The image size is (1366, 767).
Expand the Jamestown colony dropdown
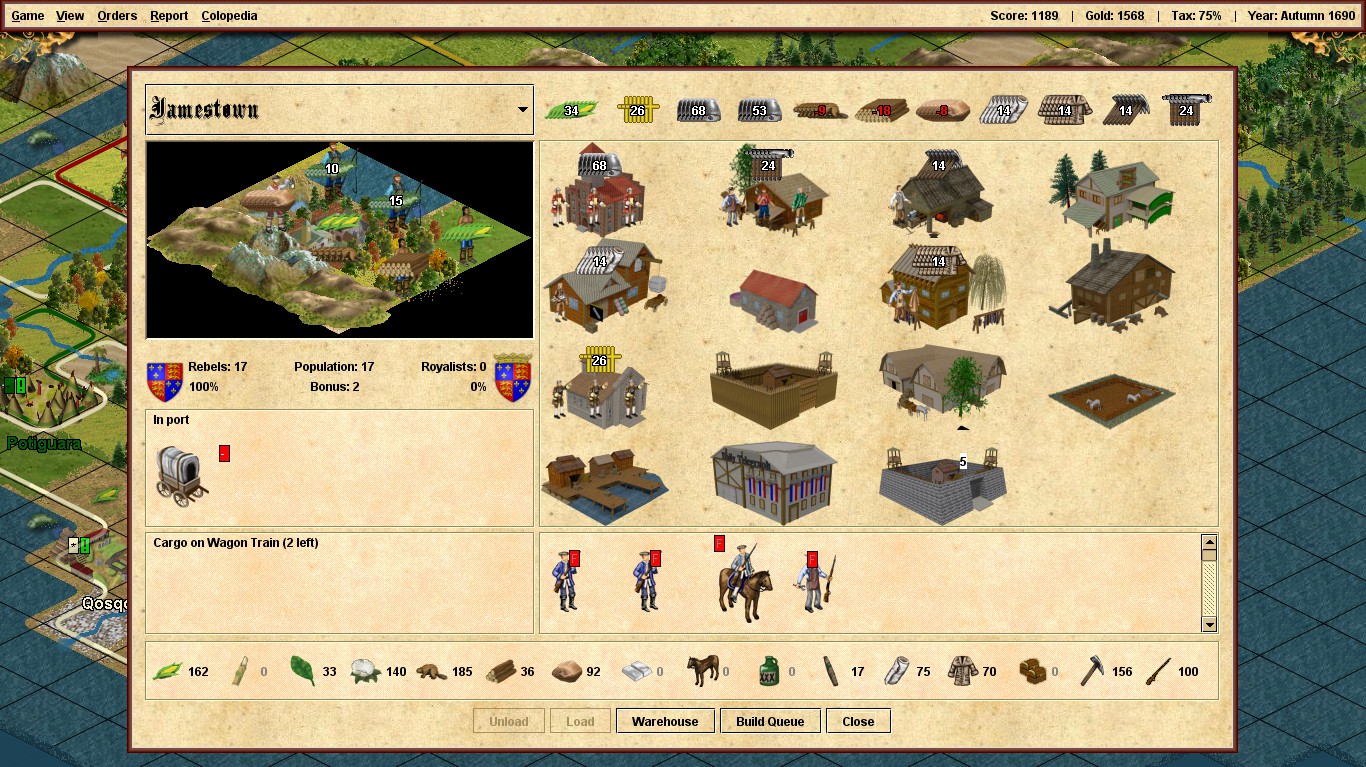point(523,110)
